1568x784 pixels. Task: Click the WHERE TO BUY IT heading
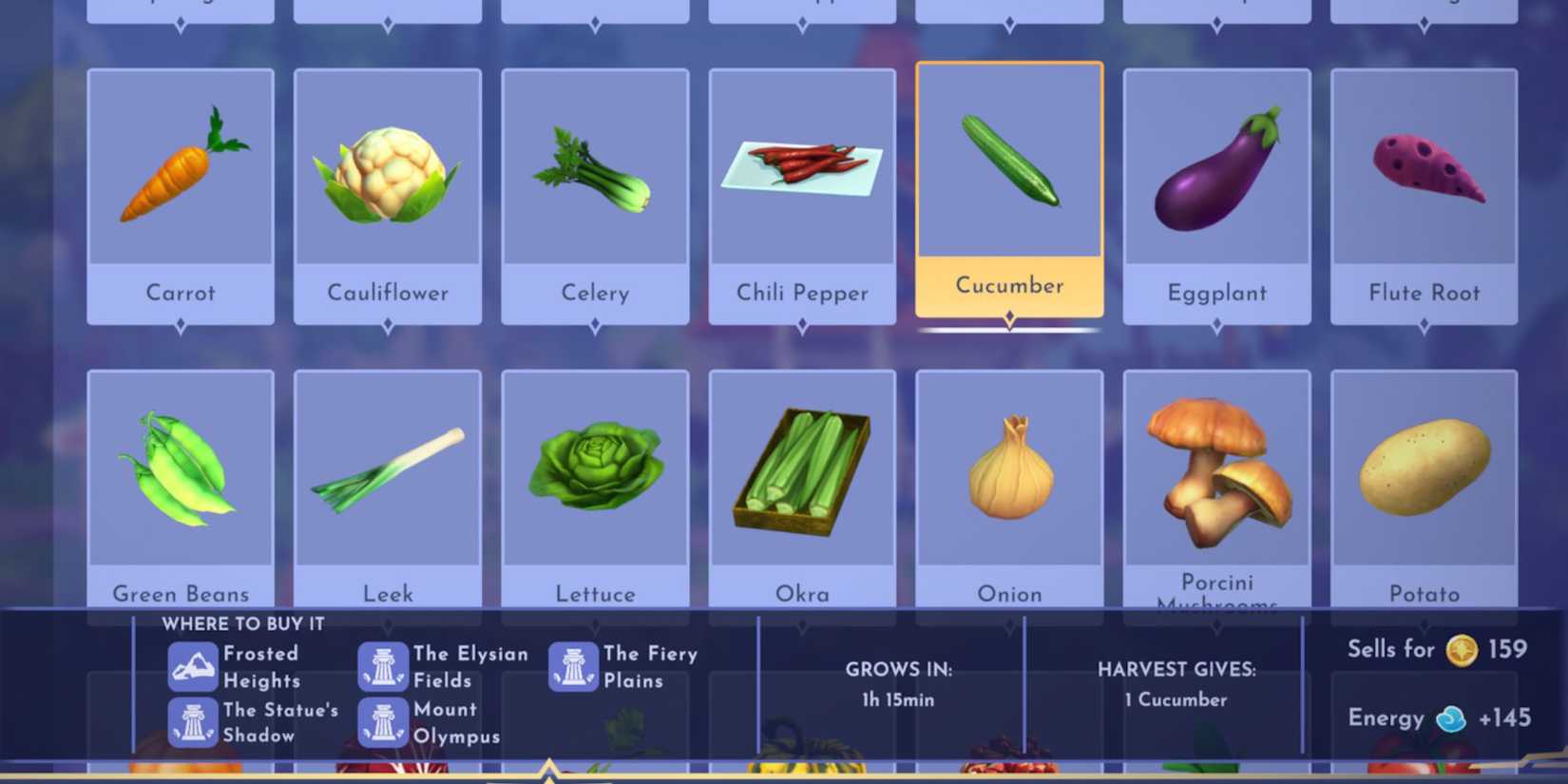(x=243, y=623)
